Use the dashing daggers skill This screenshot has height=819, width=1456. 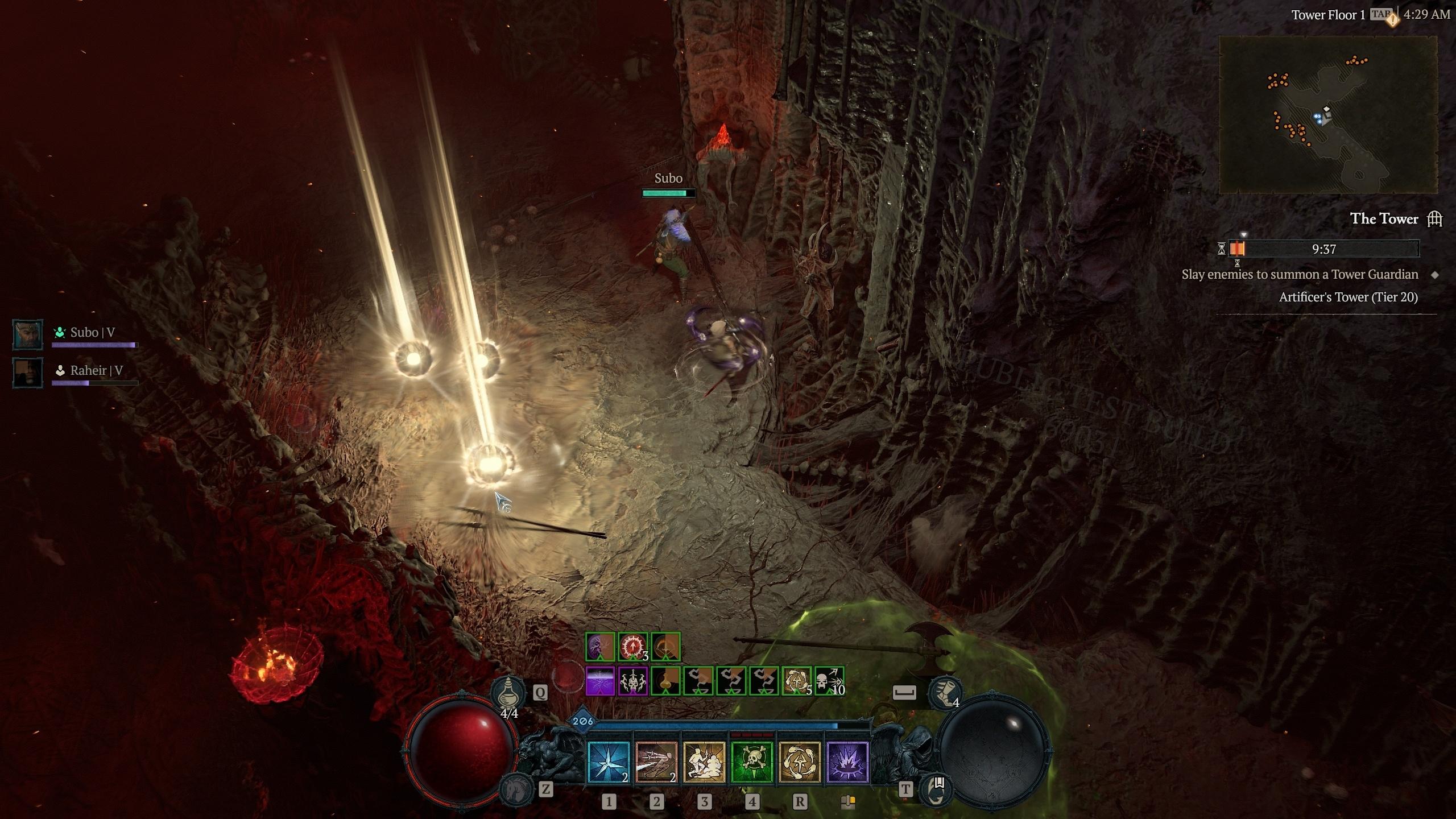[x=656, y=762]
